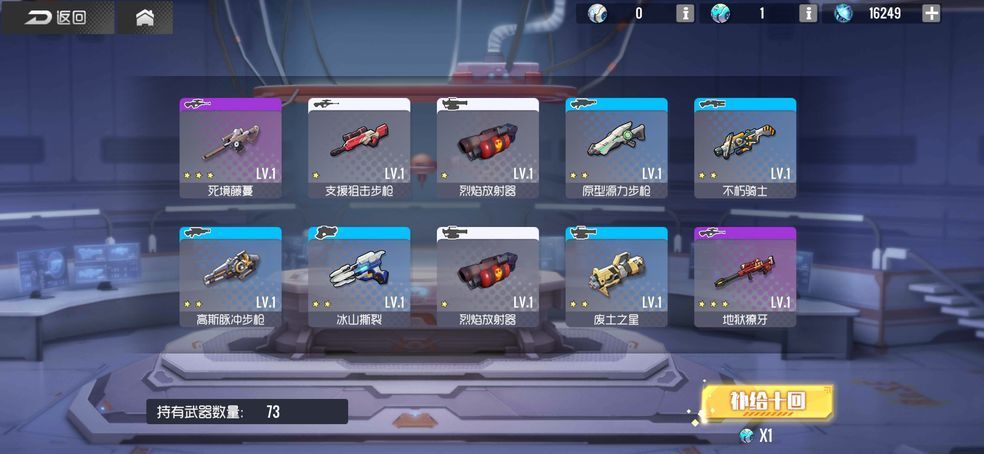This screenshot has height=454, width=984.
Task: View the 不朽骑士 weapon card
Action: tap(745, 148)
